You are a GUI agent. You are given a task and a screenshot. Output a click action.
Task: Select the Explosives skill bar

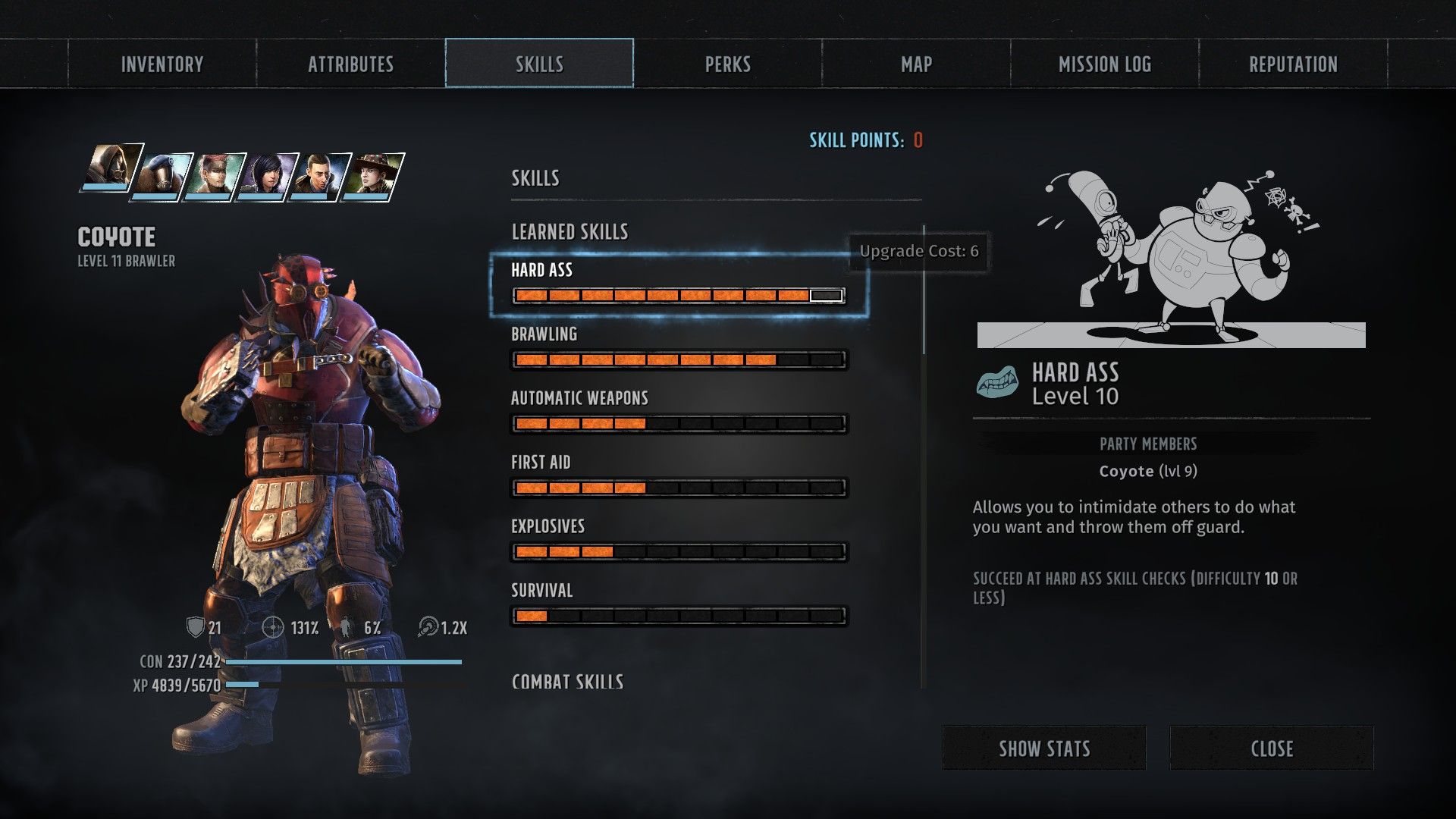click(x=679, y=551)
